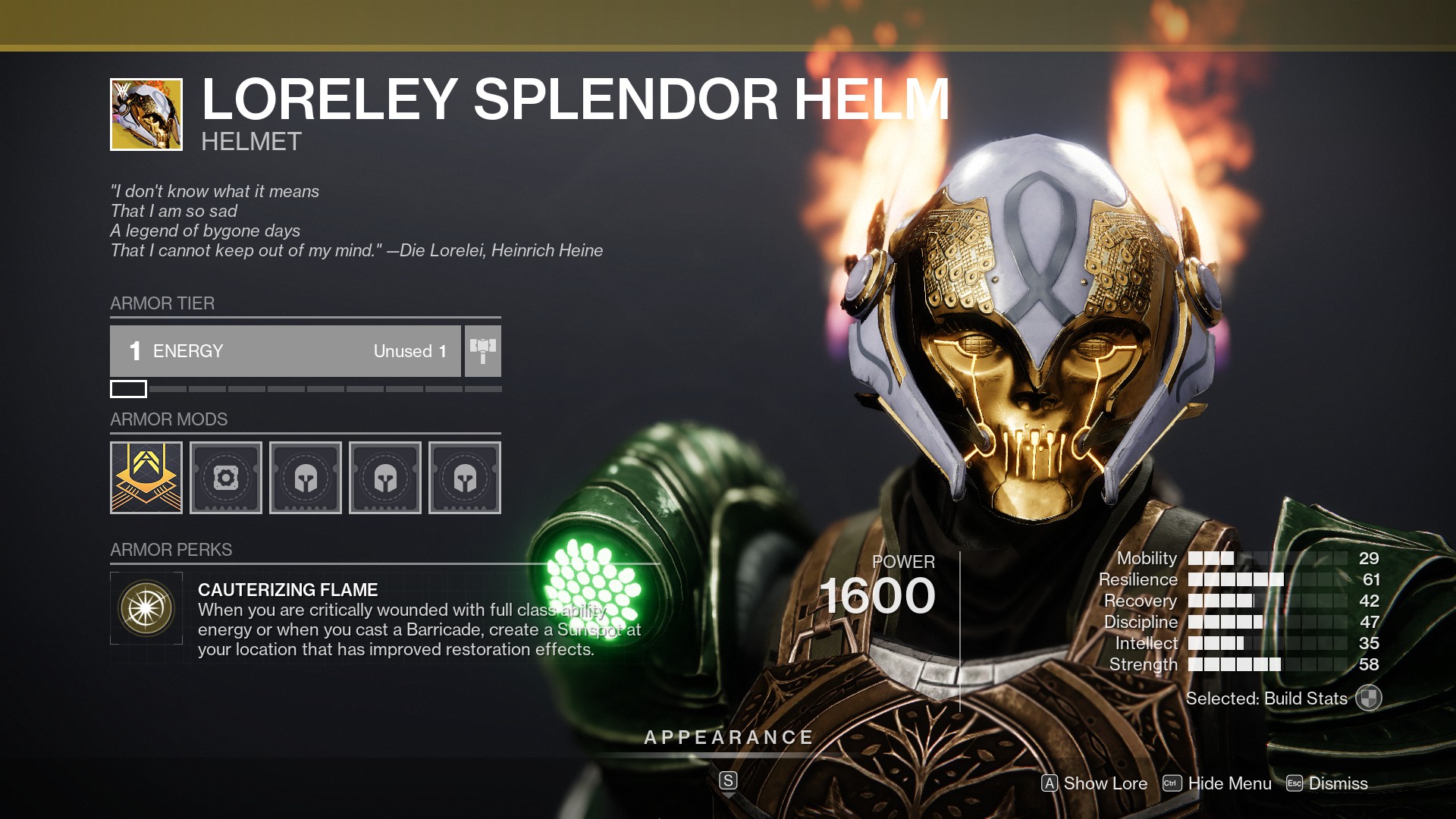
Task: Click the second helmet mod socket
Action: tap(385, 477)
